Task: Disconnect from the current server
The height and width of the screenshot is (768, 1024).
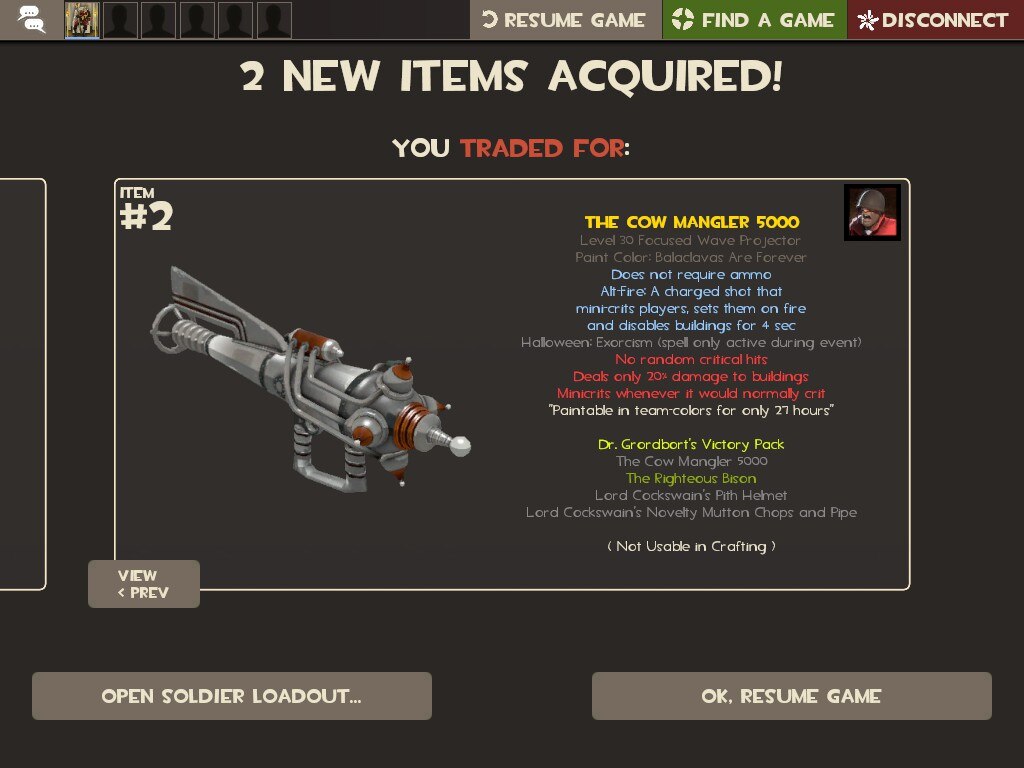Action: click(x=935, y=20)
